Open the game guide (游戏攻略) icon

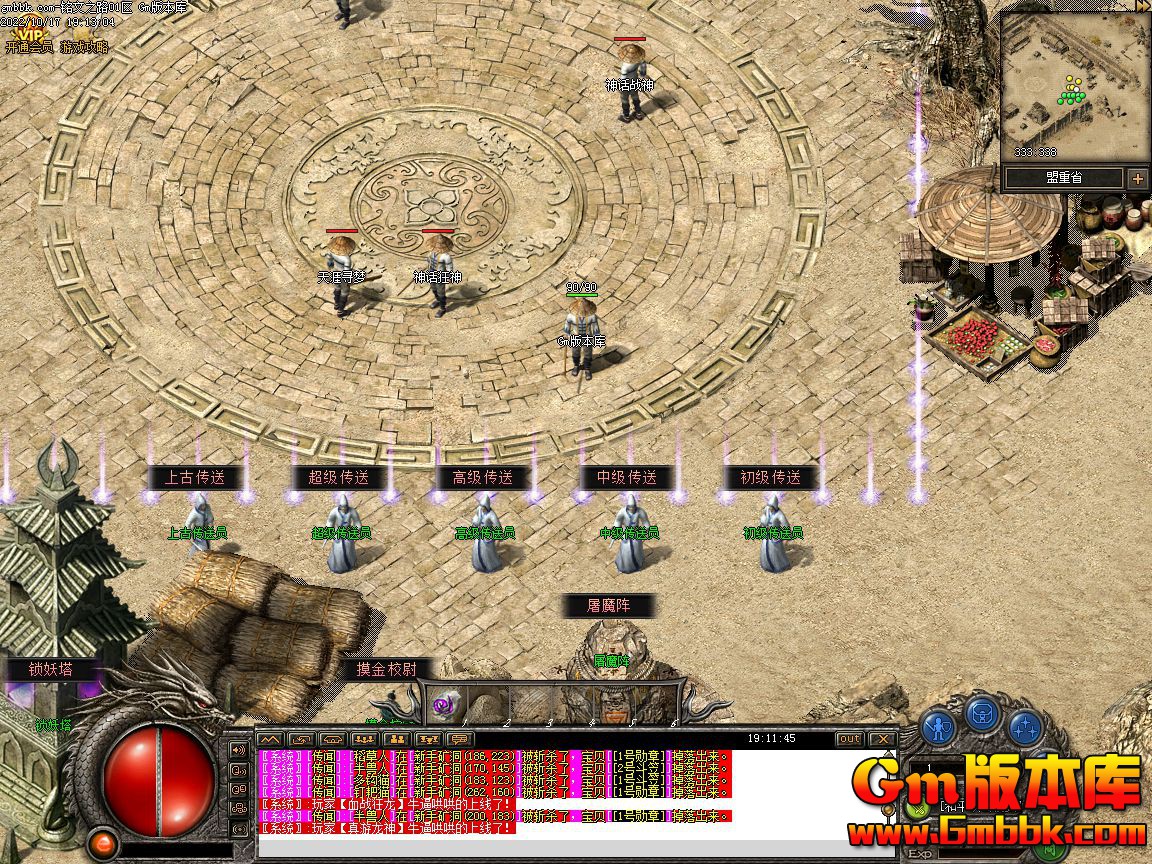coord(84,47)
